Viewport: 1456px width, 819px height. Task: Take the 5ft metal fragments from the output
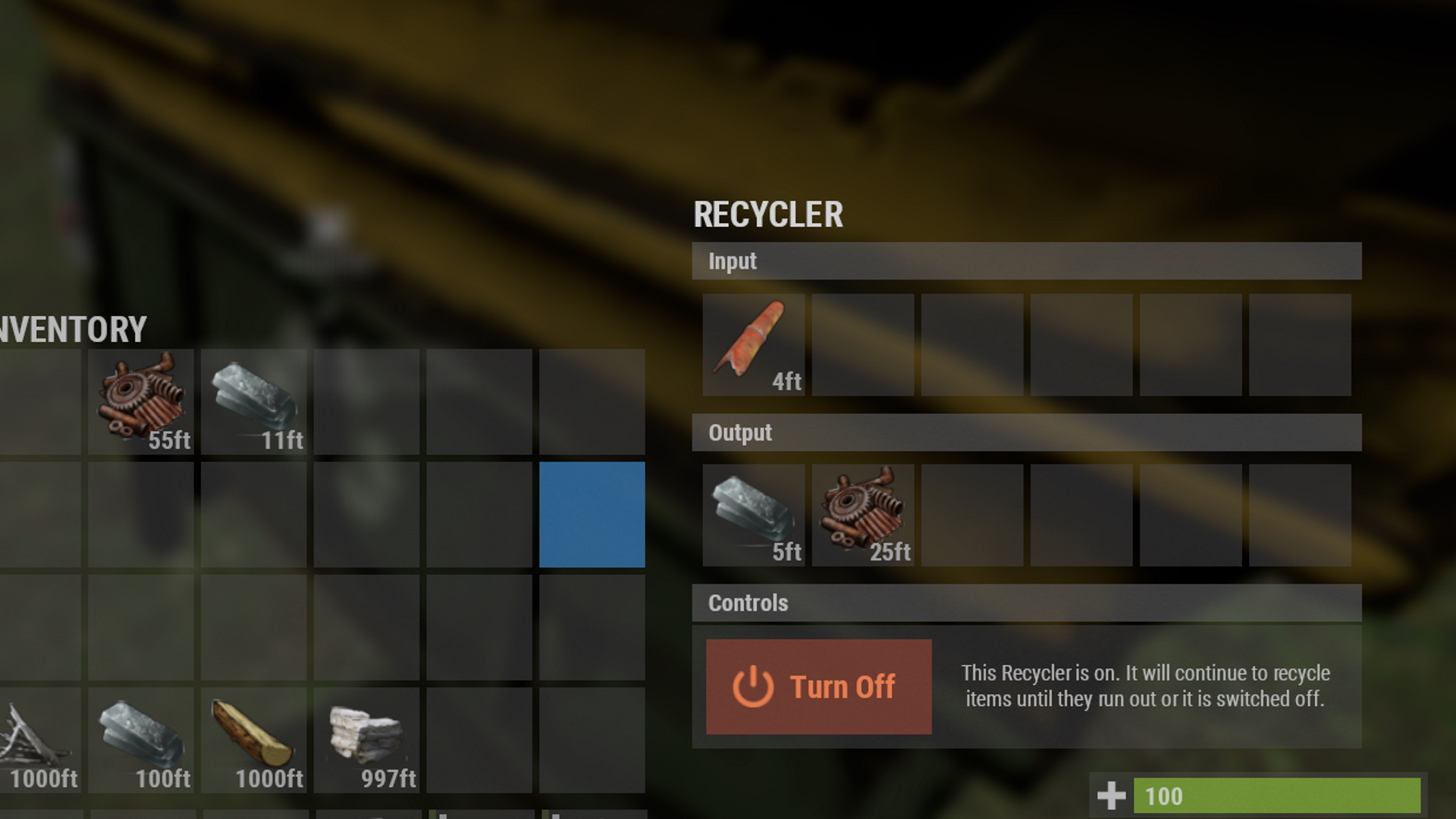753,516
